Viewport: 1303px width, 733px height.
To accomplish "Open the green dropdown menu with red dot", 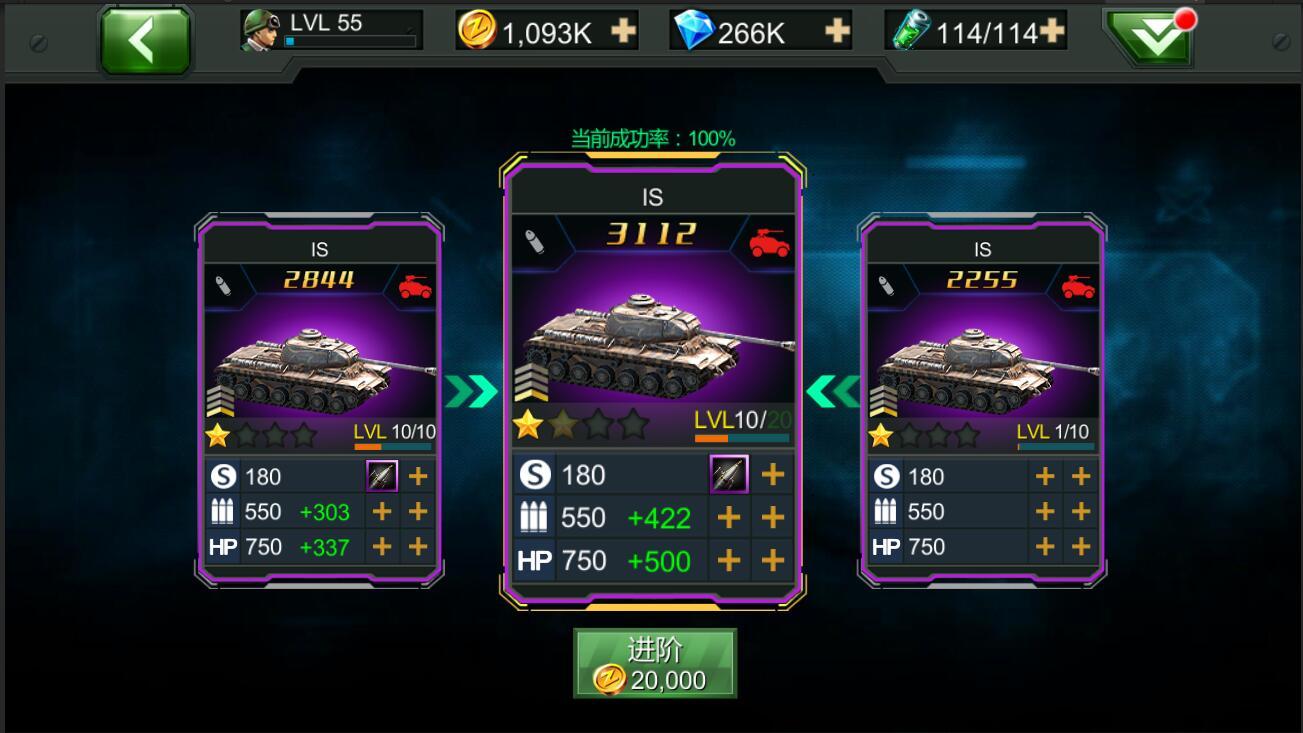I will point(1148,39).
